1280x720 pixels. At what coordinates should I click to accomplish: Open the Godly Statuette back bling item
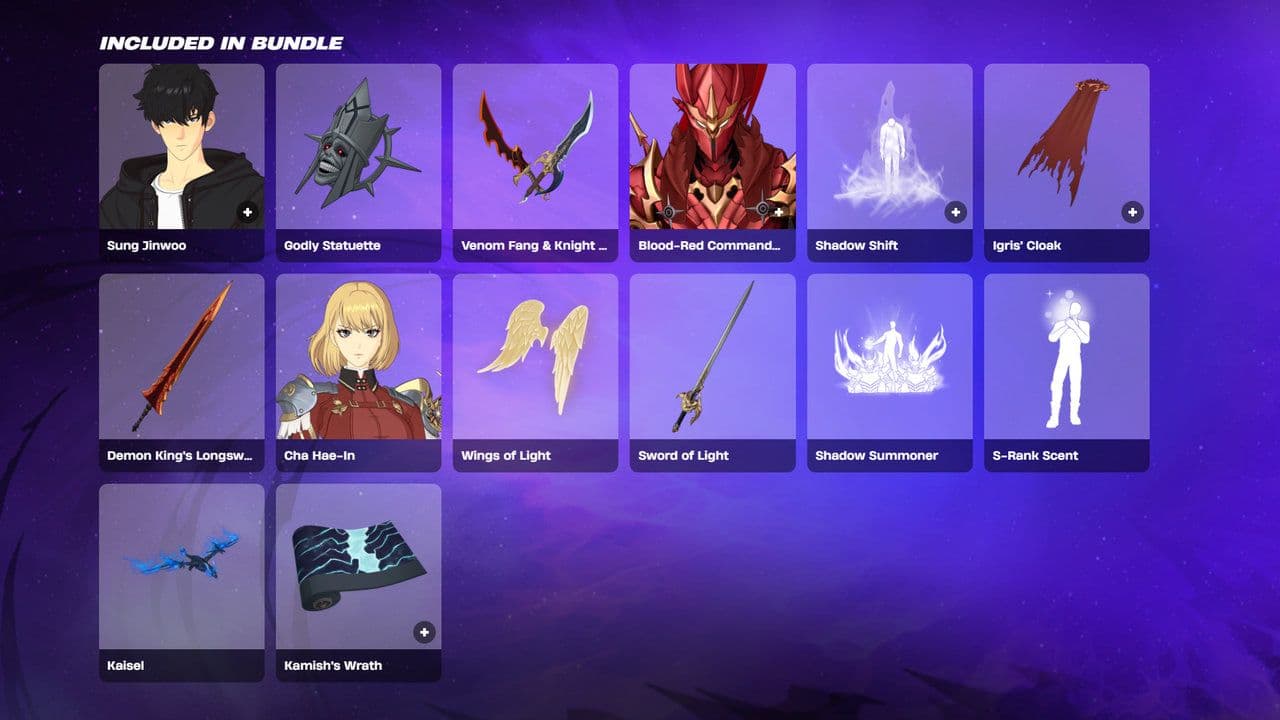[358, 150]
